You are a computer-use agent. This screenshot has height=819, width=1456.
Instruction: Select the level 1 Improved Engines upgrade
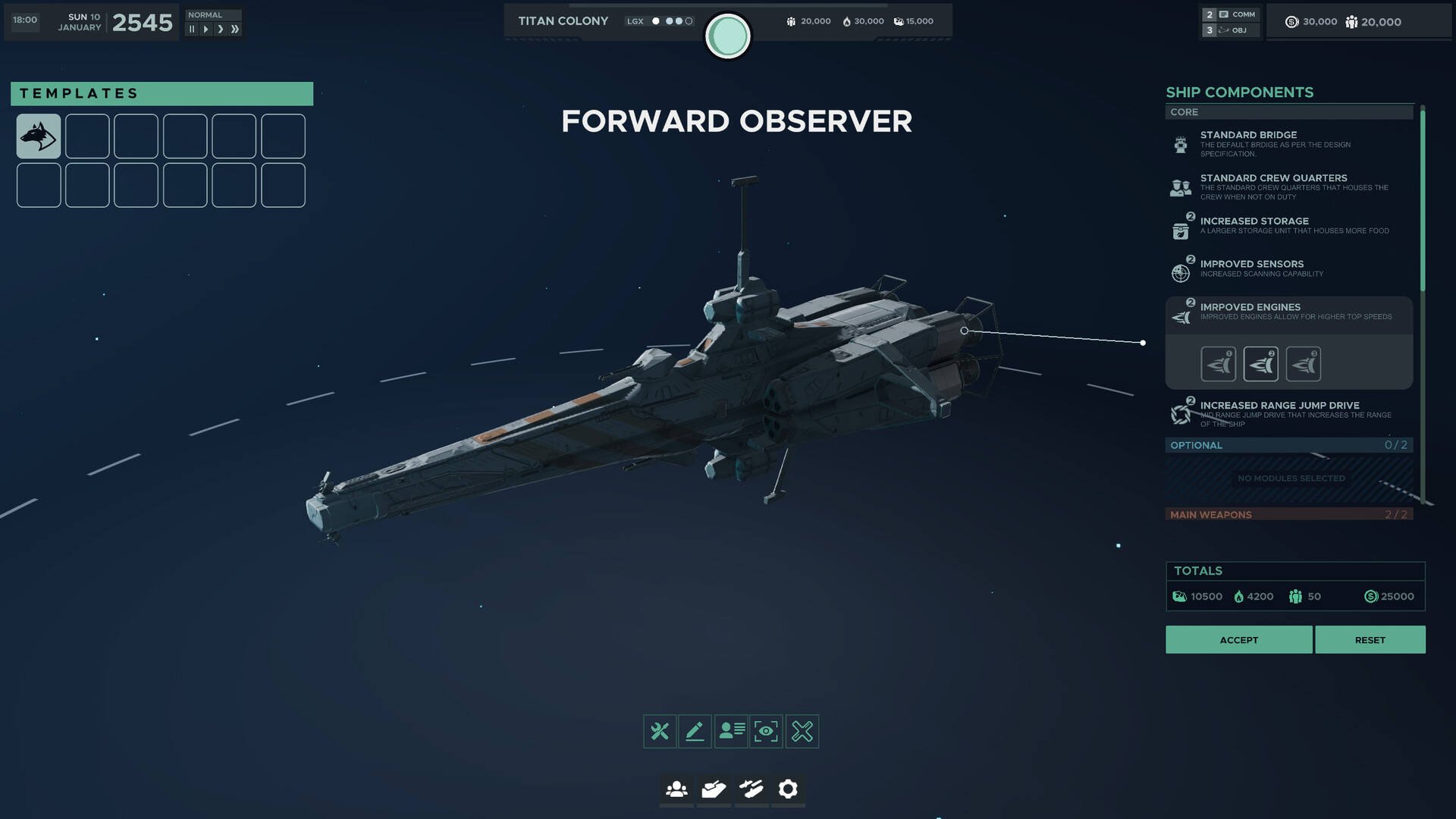coord(1219,363)
